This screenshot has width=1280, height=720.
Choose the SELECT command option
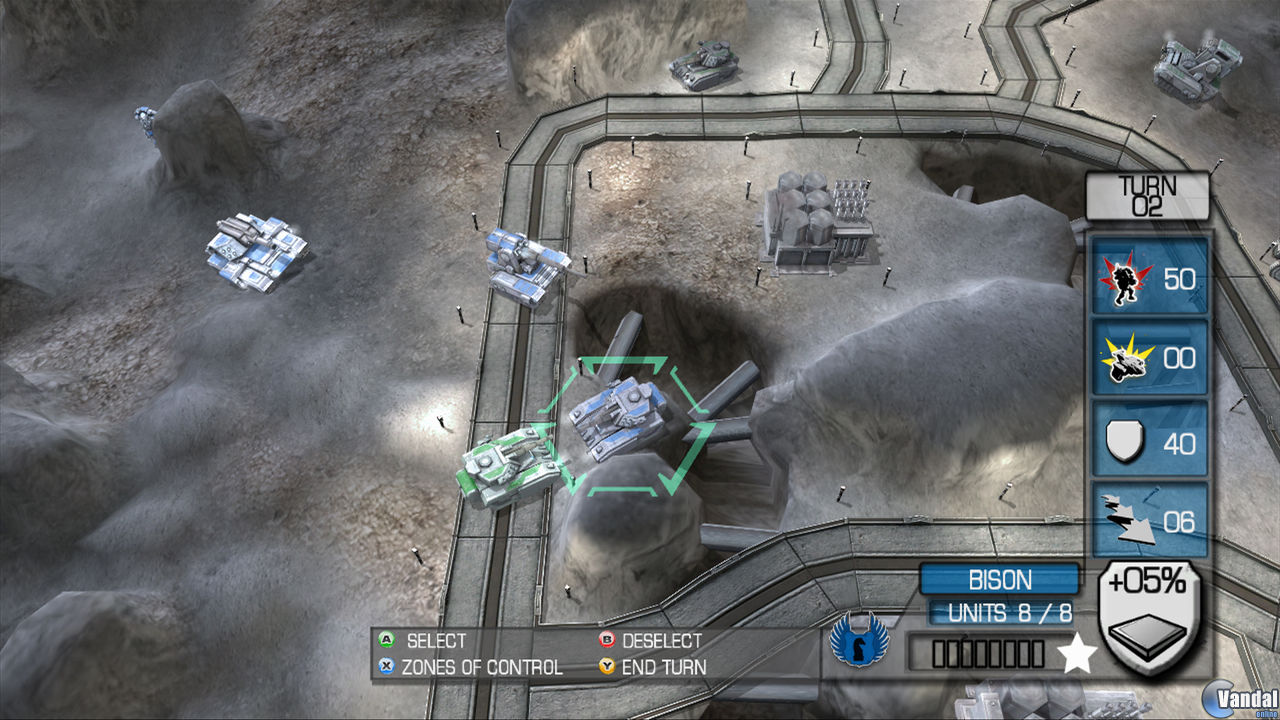tap(437, 641)
